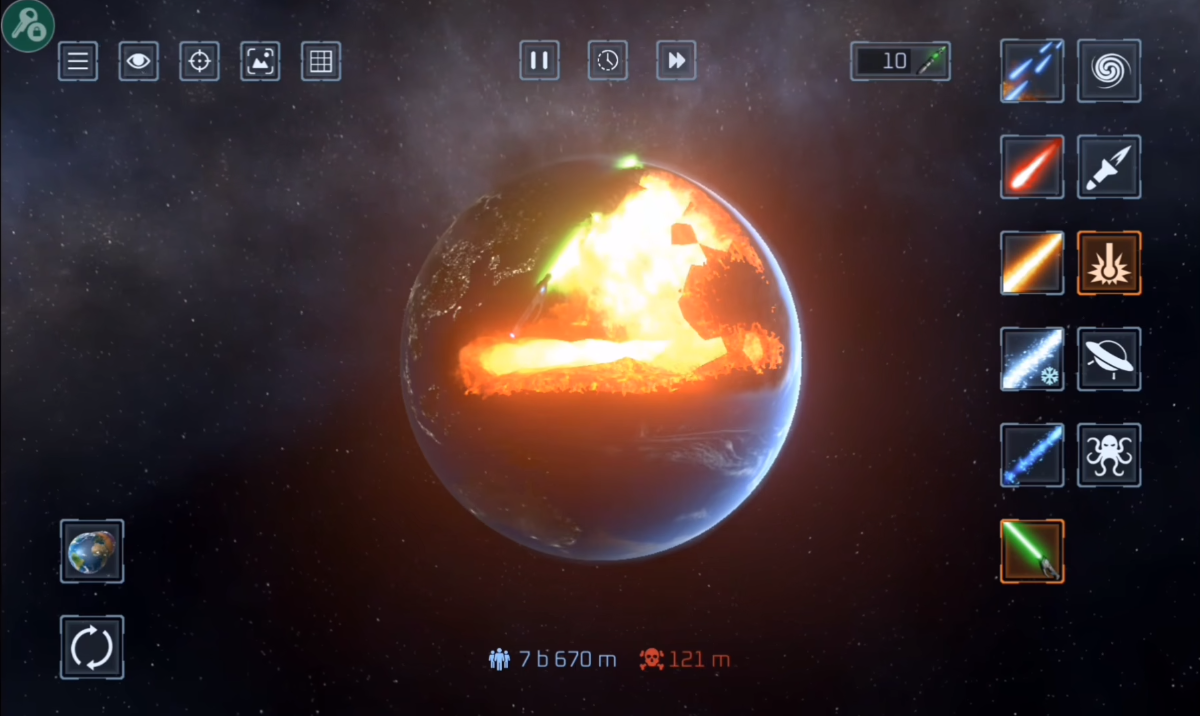Take a screenshot with the picture frame button

(x=260, y=62)
